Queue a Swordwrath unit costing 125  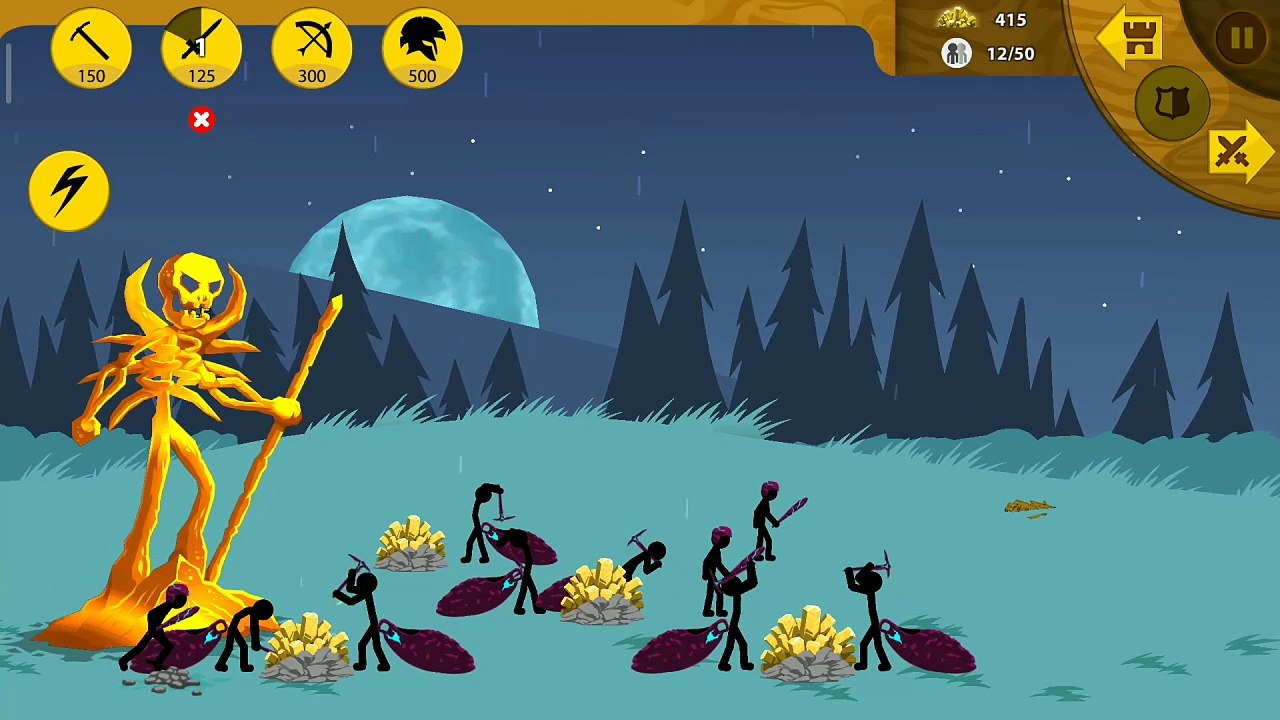[201, 48]
